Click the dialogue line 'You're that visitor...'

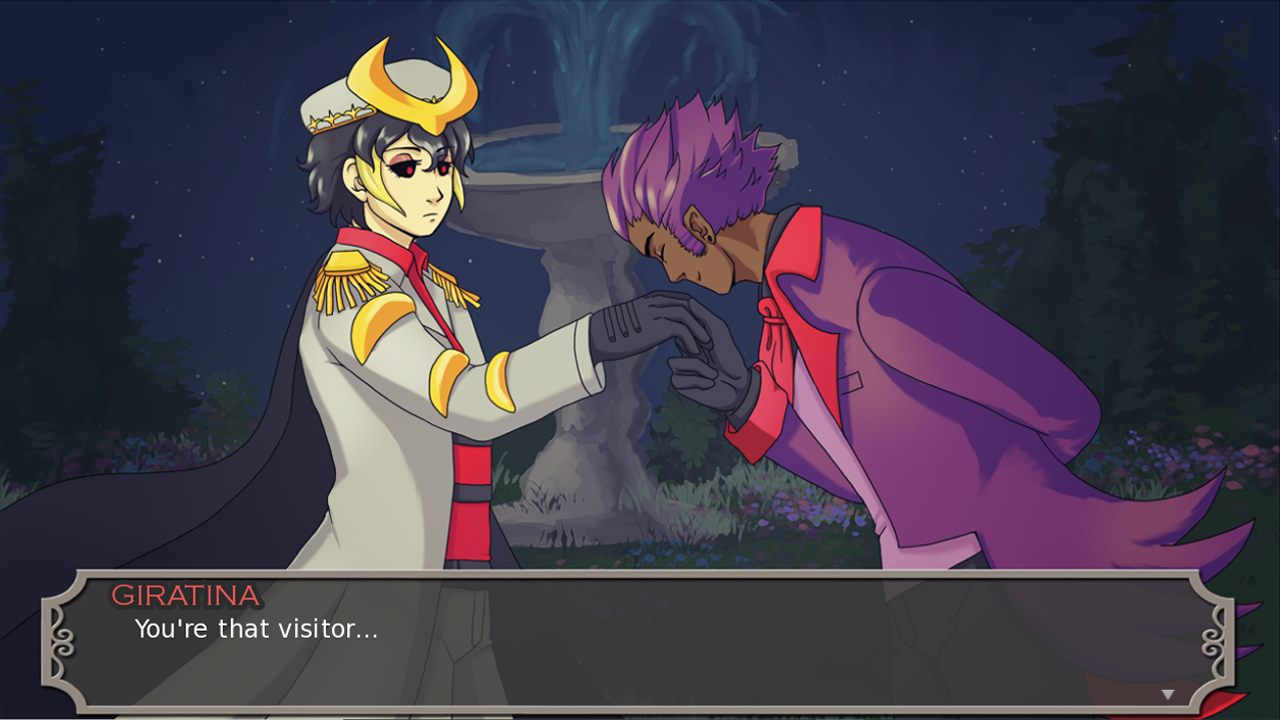pos(255,630)
